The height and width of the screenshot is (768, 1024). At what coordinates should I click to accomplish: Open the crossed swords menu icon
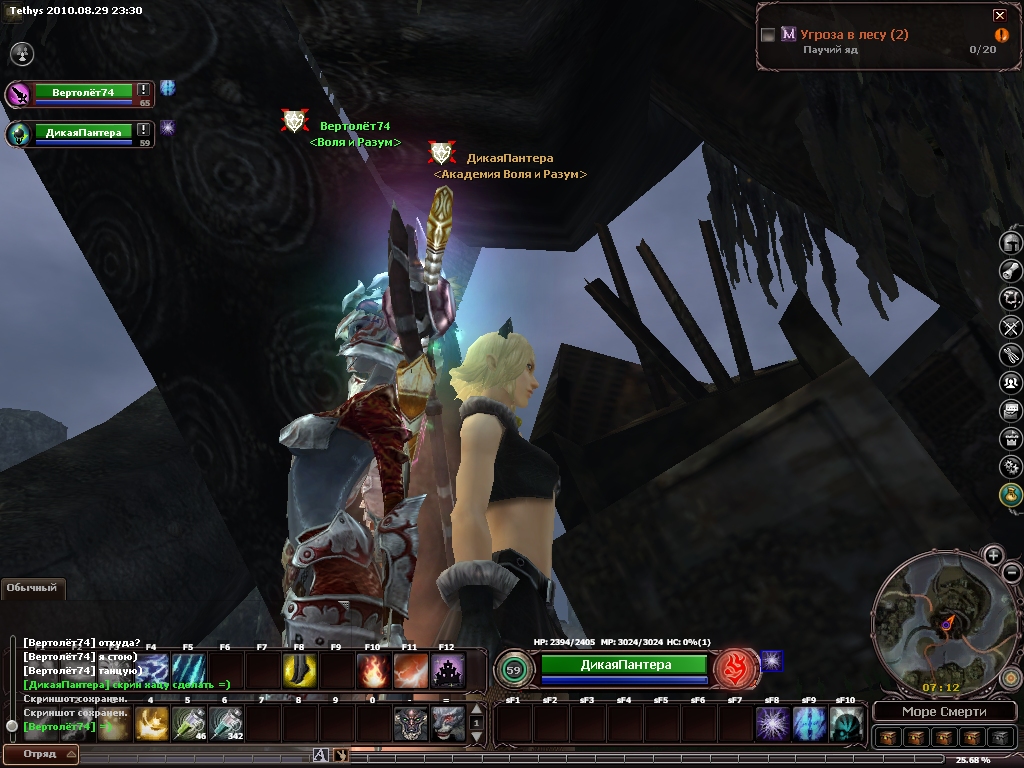[x=1011, y=326]
